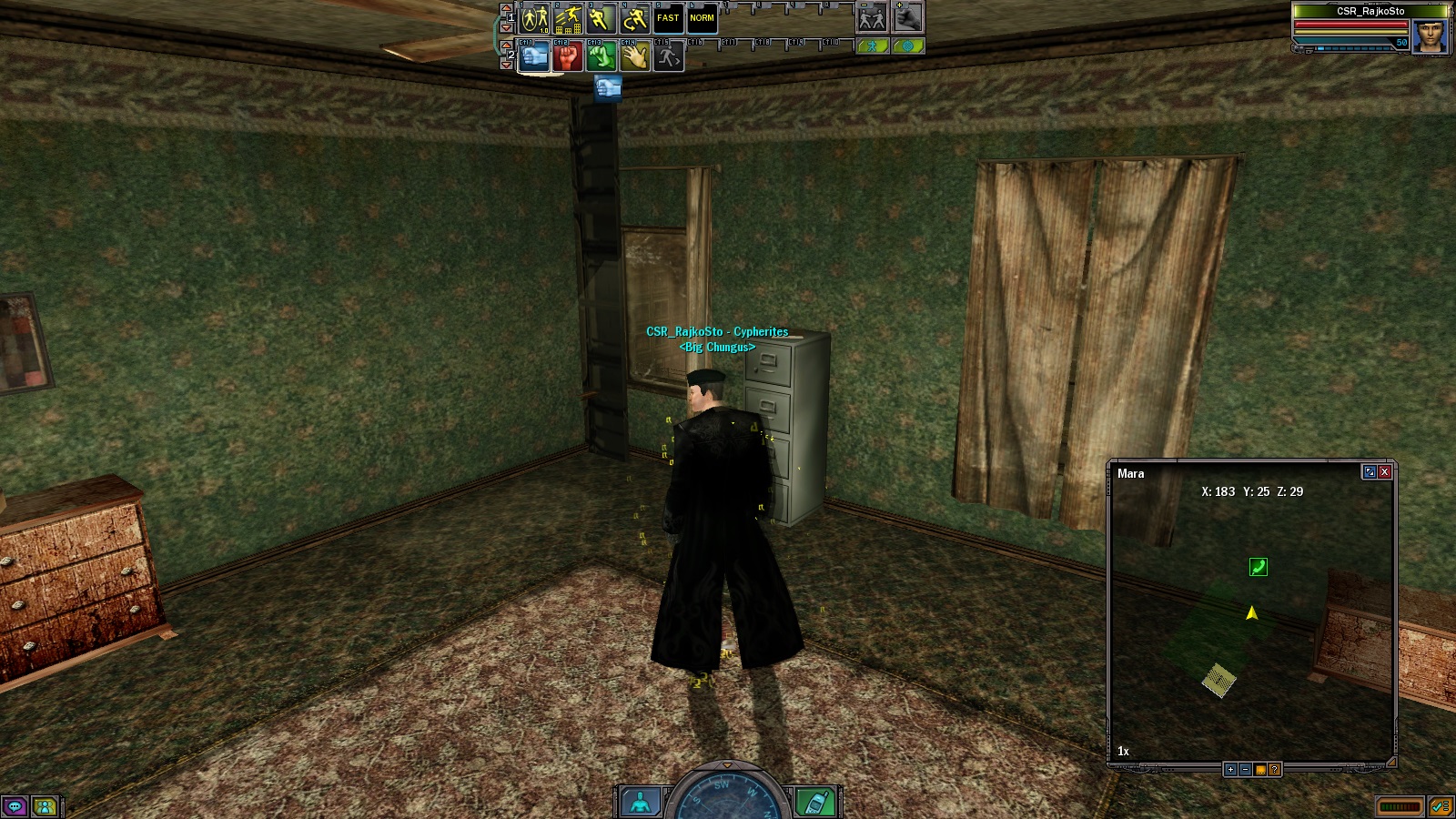The image size is (1456, 819).
Task: Zoom out on the minimap
Action: click(1245, 770)
